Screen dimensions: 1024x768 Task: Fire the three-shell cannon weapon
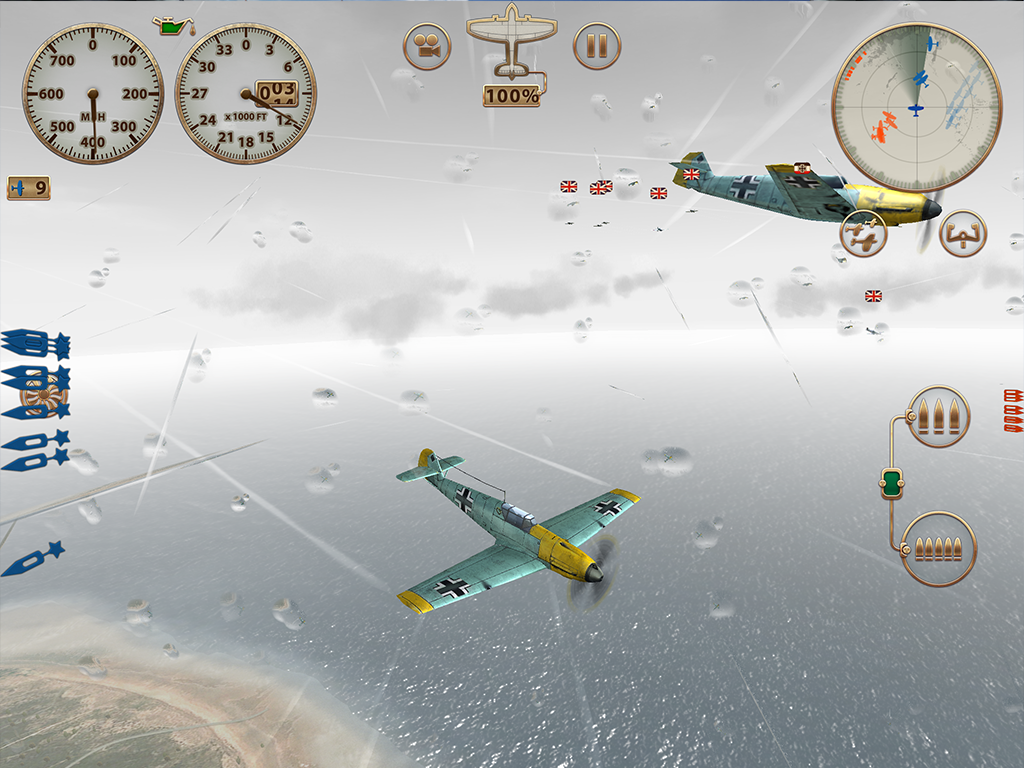point(938,415)
